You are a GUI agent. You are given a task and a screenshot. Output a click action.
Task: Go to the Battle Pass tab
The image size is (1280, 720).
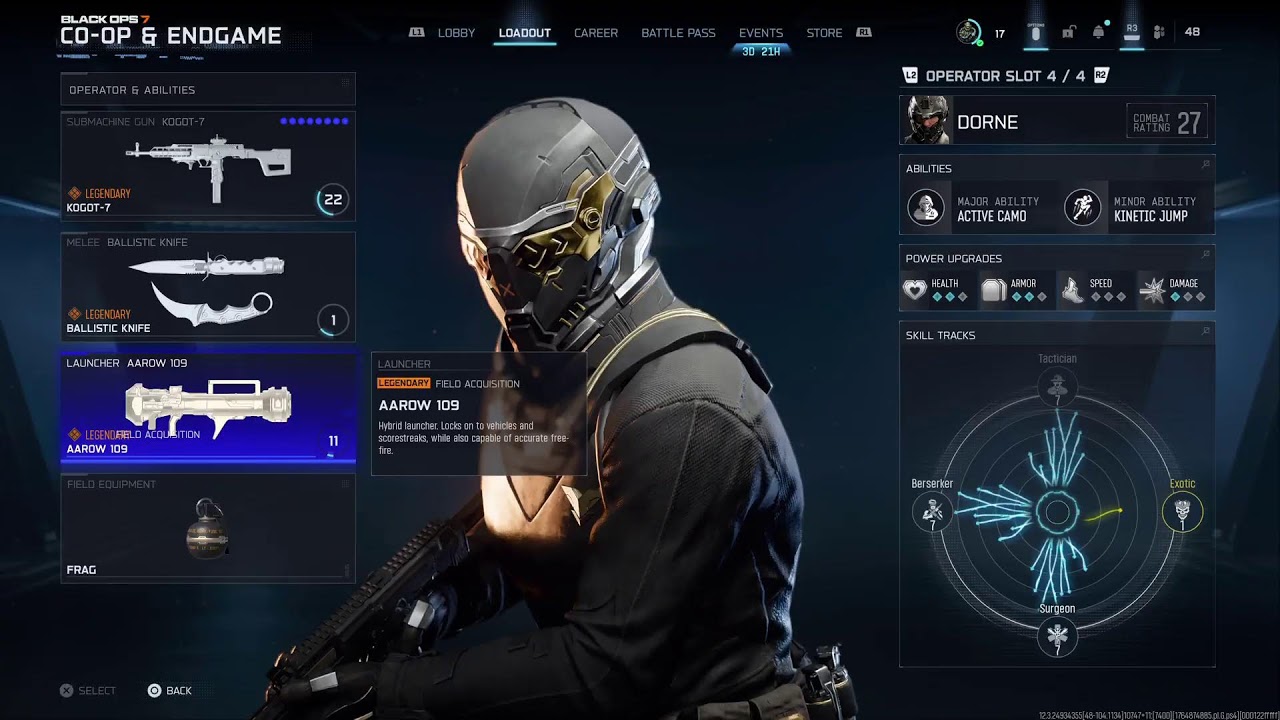(x=678, y=33)
